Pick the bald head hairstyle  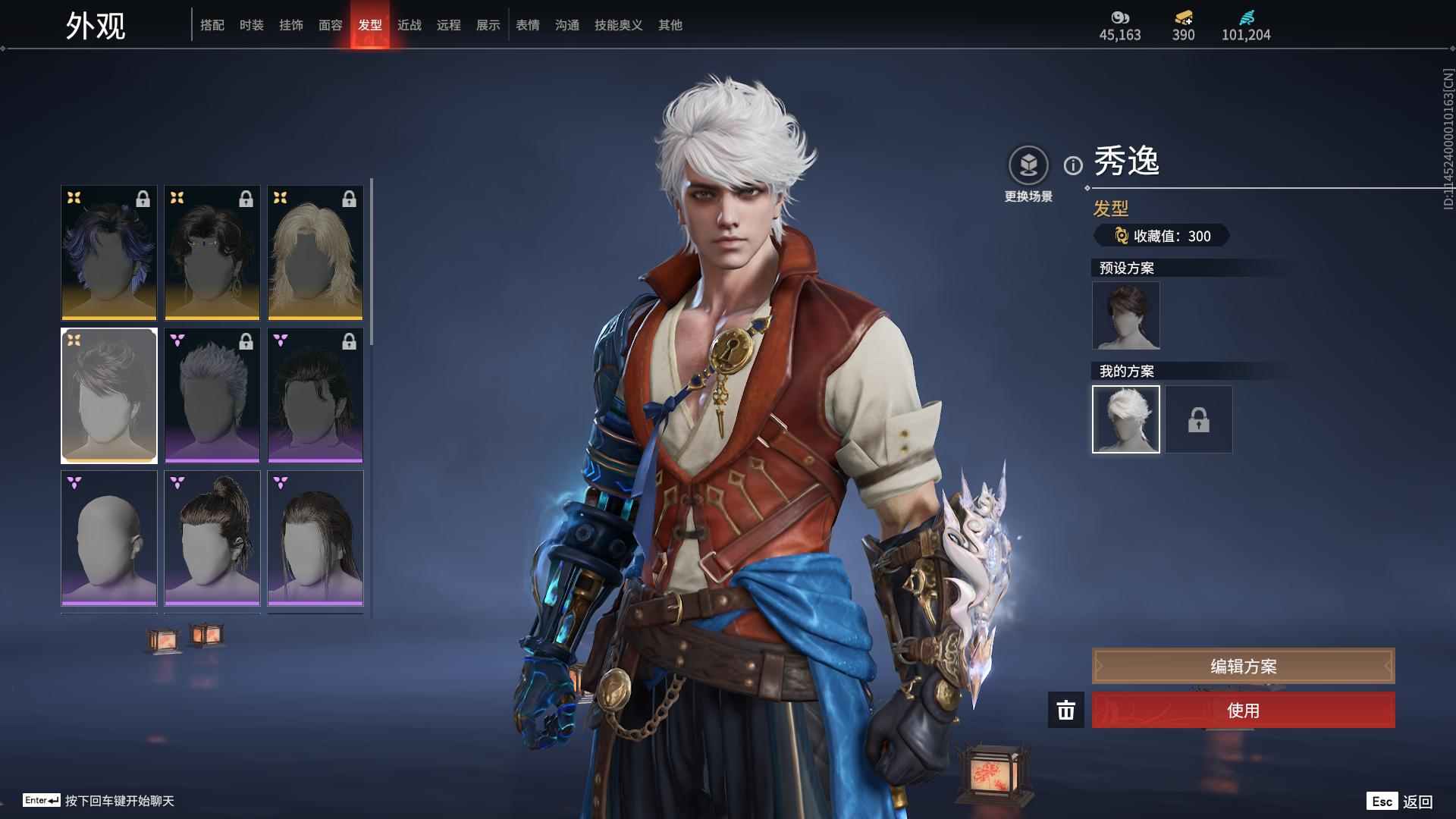point(109,538)
